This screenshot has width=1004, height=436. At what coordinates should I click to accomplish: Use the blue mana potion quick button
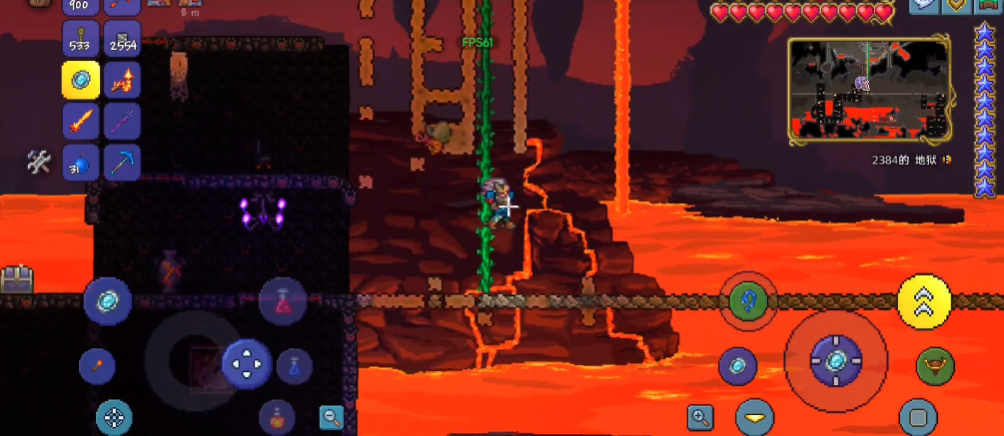pyautogui.click(x=294, y=366)
